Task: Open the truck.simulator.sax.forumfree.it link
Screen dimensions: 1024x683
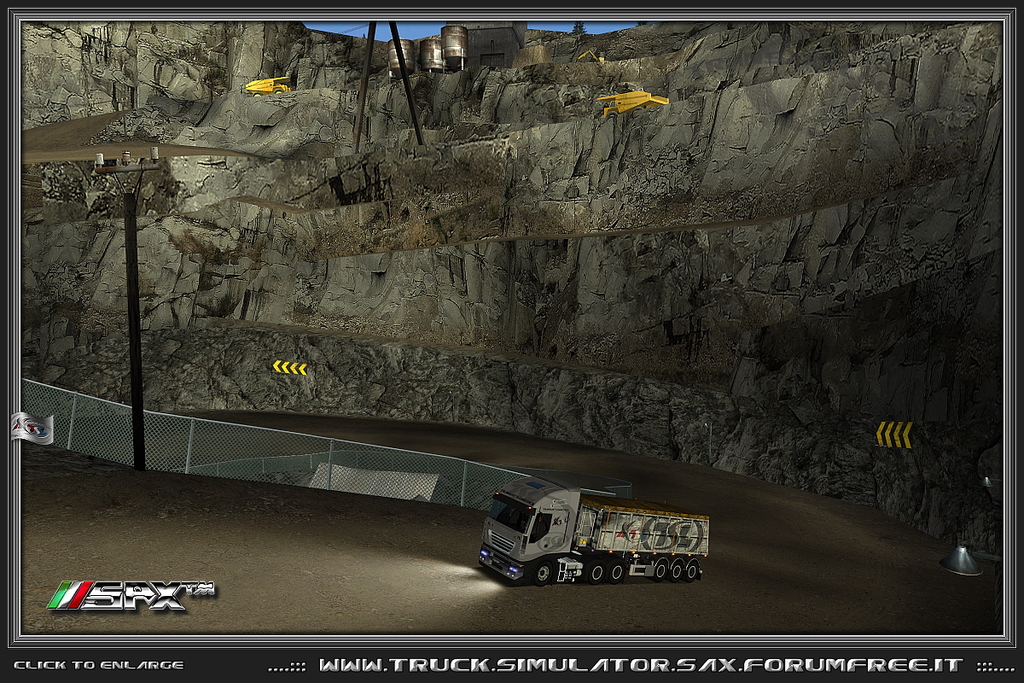Action: click(x=640, y=665)
